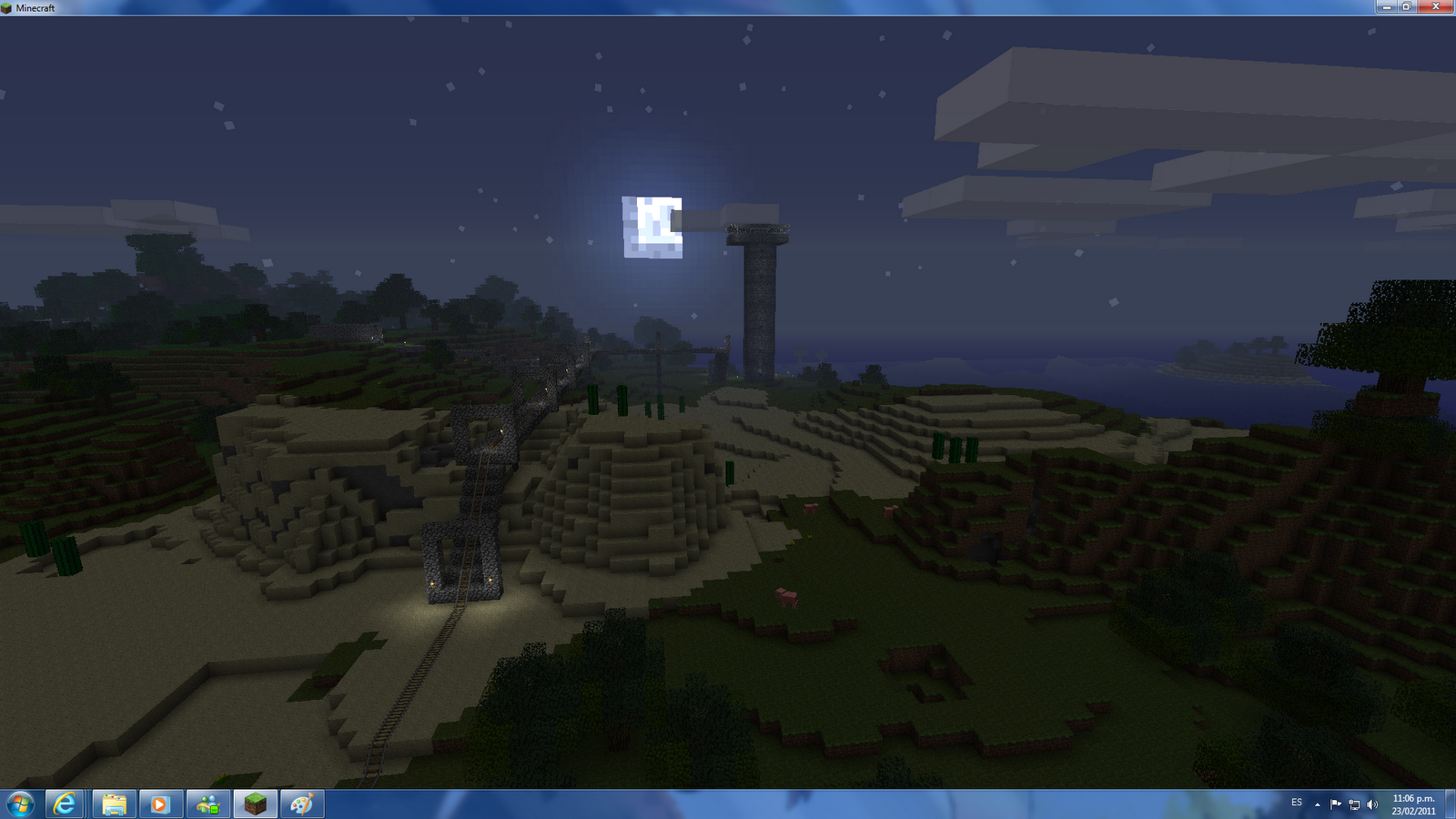Select the Minecraft grass block taskbar icon

[258, 804]
